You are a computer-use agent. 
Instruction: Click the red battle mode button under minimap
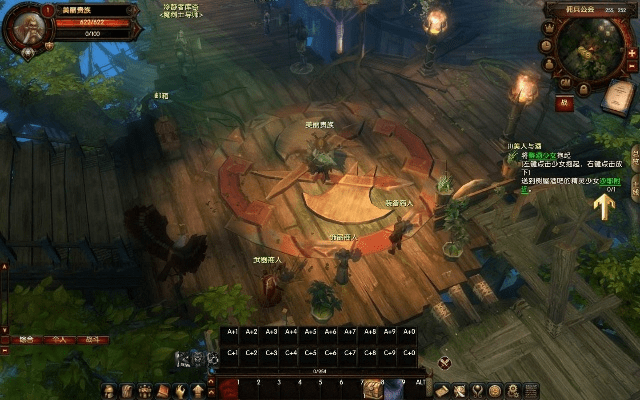click(x=565, y=102)
